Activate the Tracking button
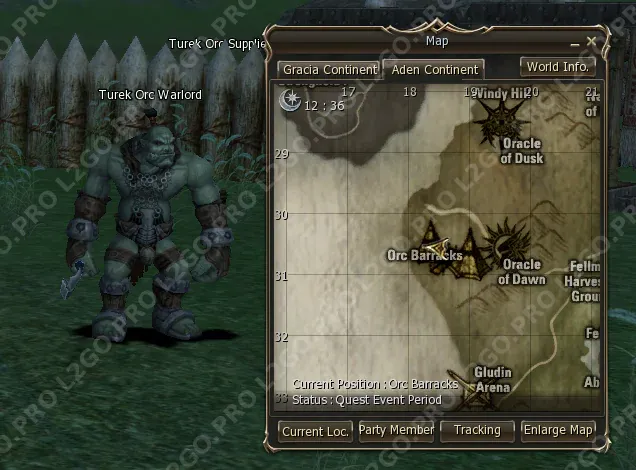 click(477, 430)
